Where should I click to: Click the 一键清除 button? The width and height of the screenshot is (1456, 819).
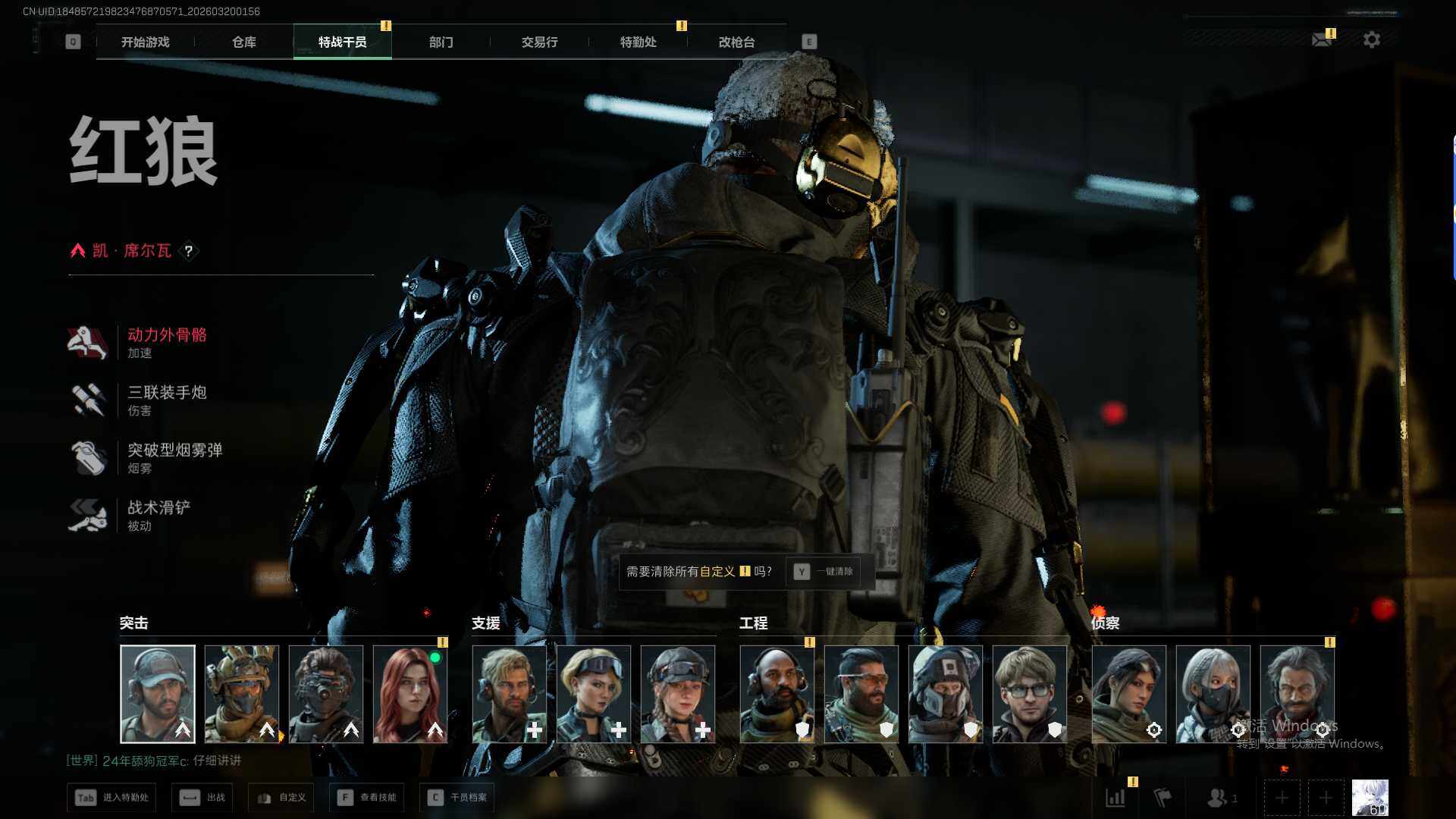[823, 572]
